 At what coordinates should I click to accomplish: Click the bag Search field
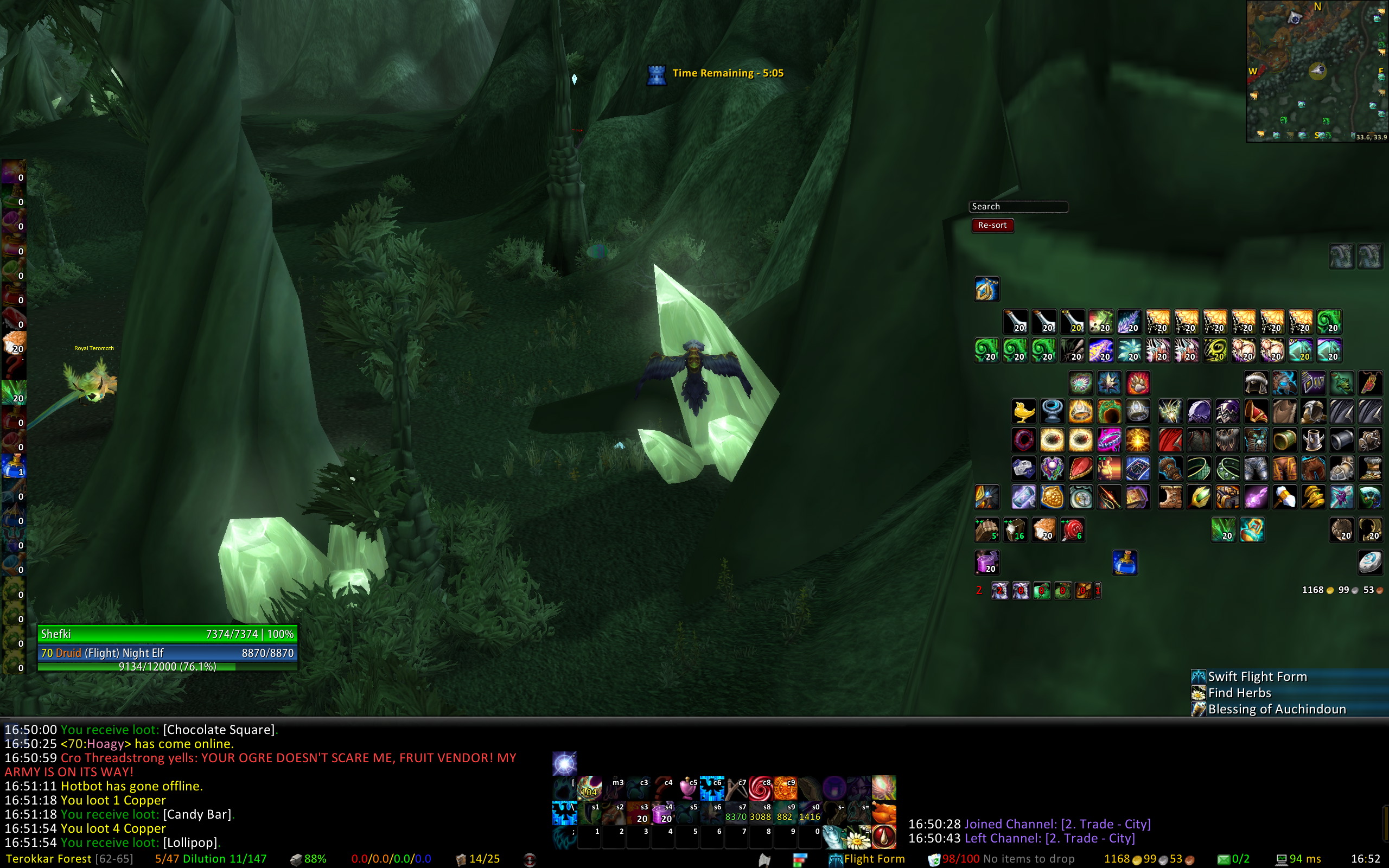(x=1018, y=207)
